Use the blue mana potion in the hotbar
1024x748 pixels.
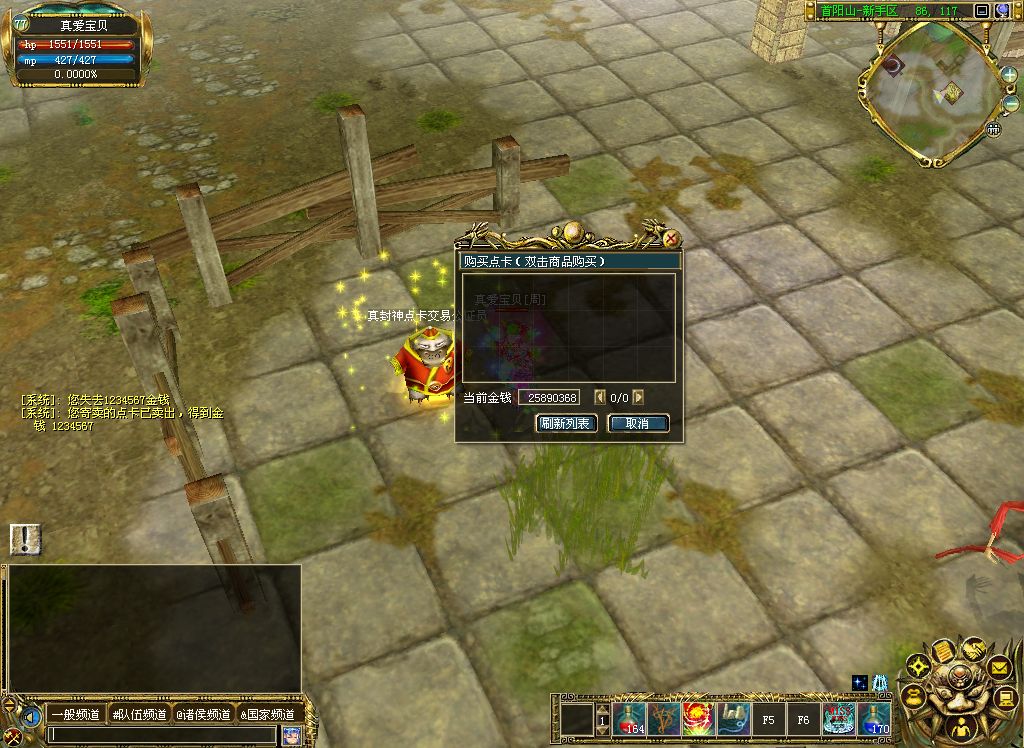pyautogui.click(x=875, y=718)
